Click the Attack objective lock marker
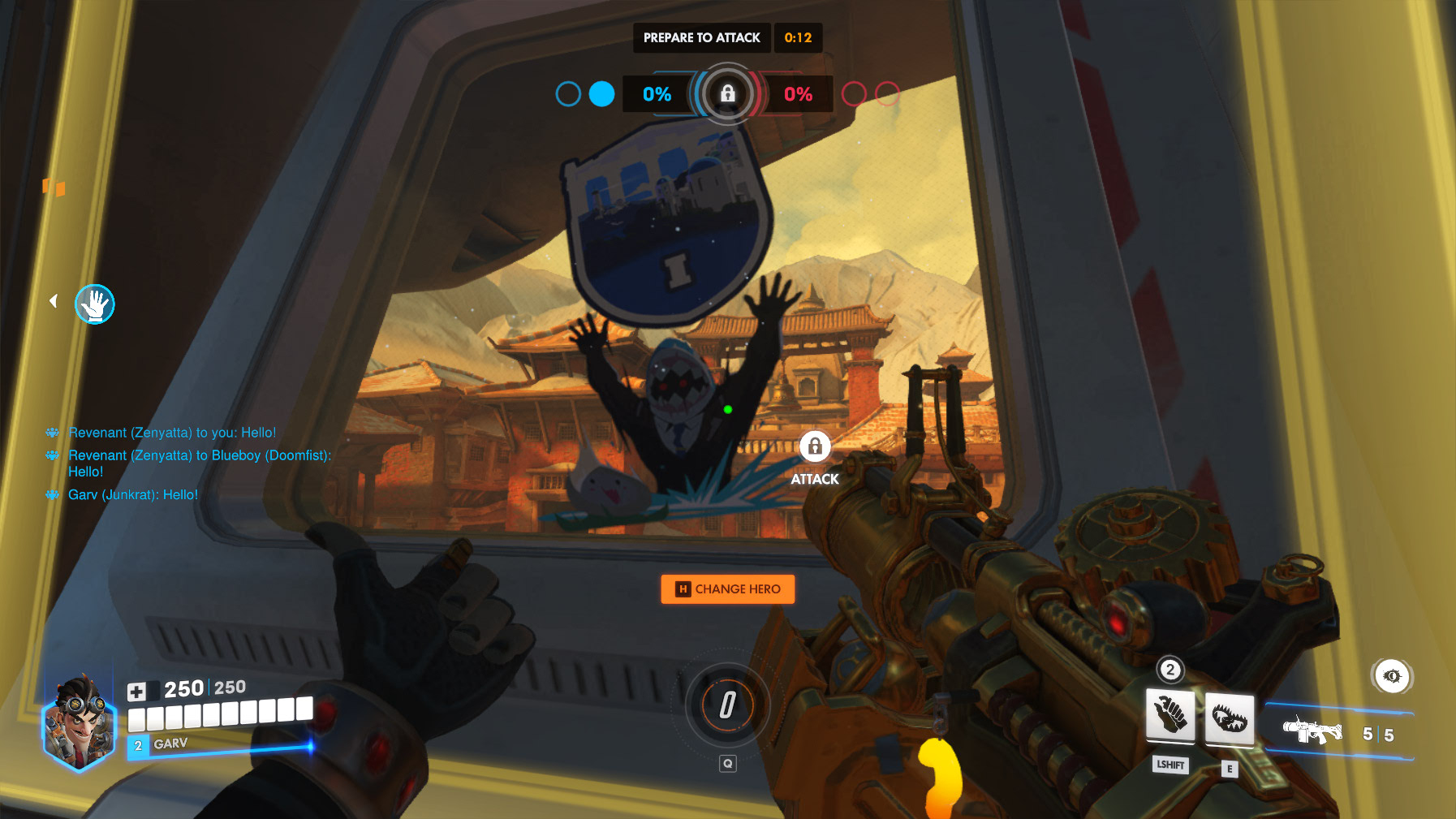This screenshot has width=1456, height=819. 815,446
